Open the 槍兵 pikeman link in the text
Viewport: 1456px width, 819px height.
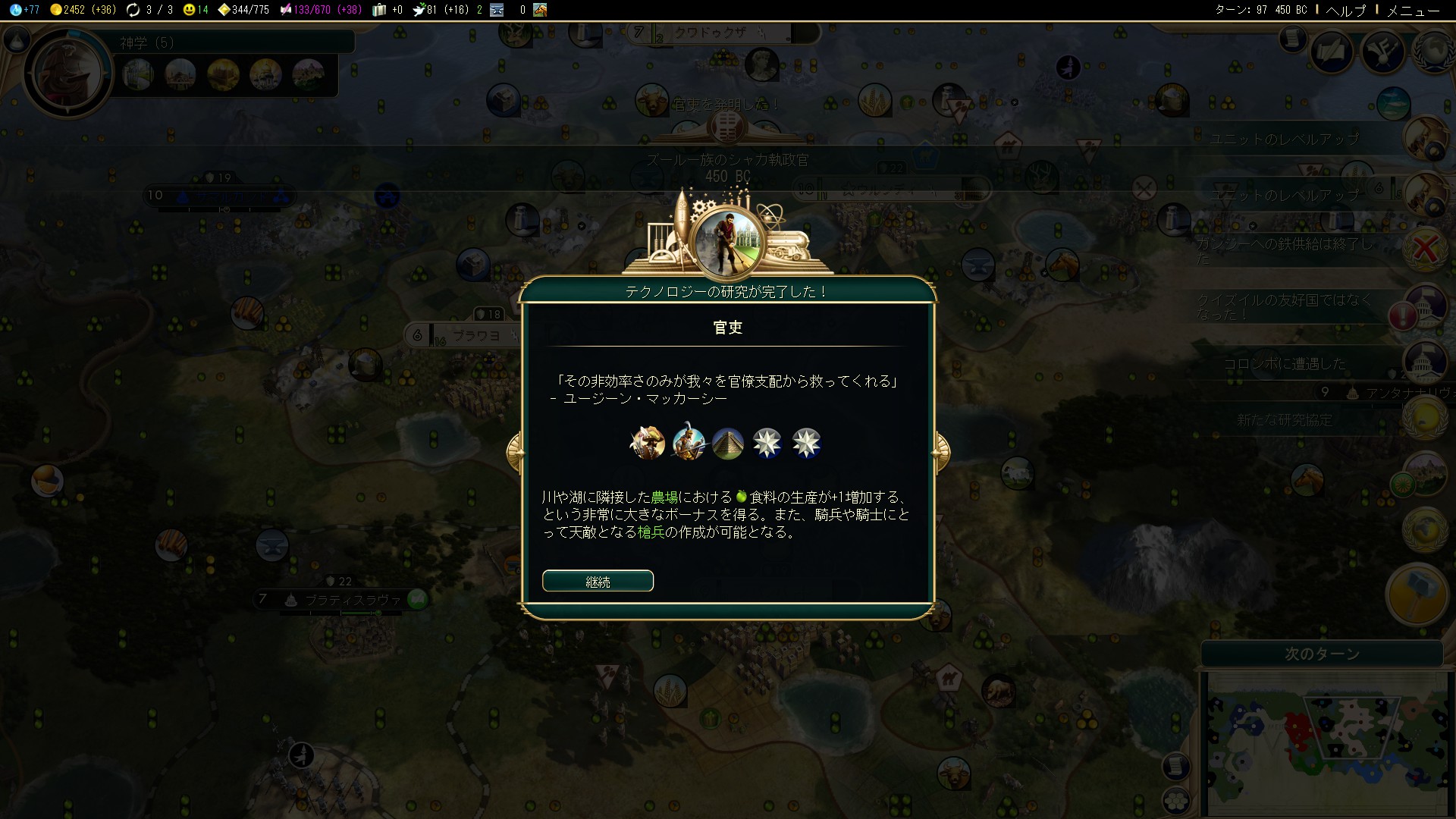[651, 532]
